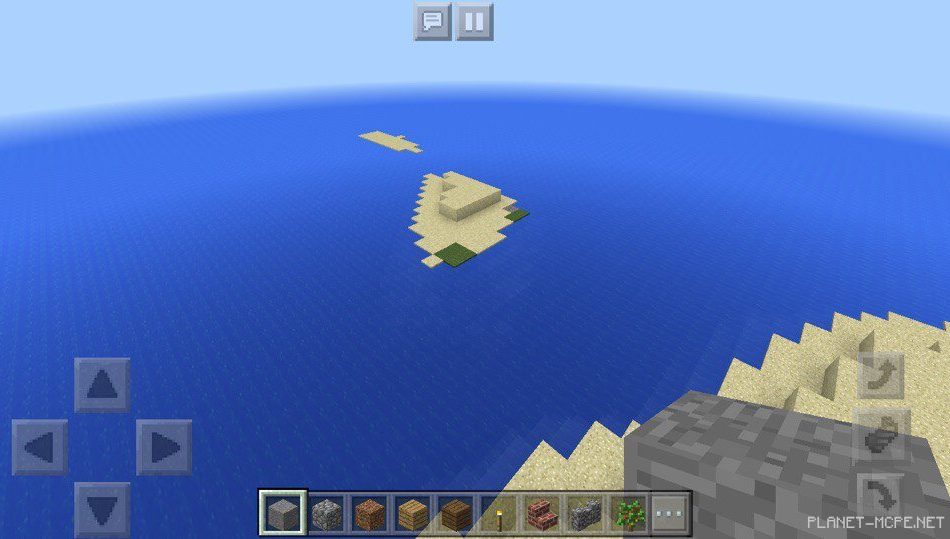Tap the move right arrow
The height and width of the screenshot is (539, 950).
tap(164, 447)
